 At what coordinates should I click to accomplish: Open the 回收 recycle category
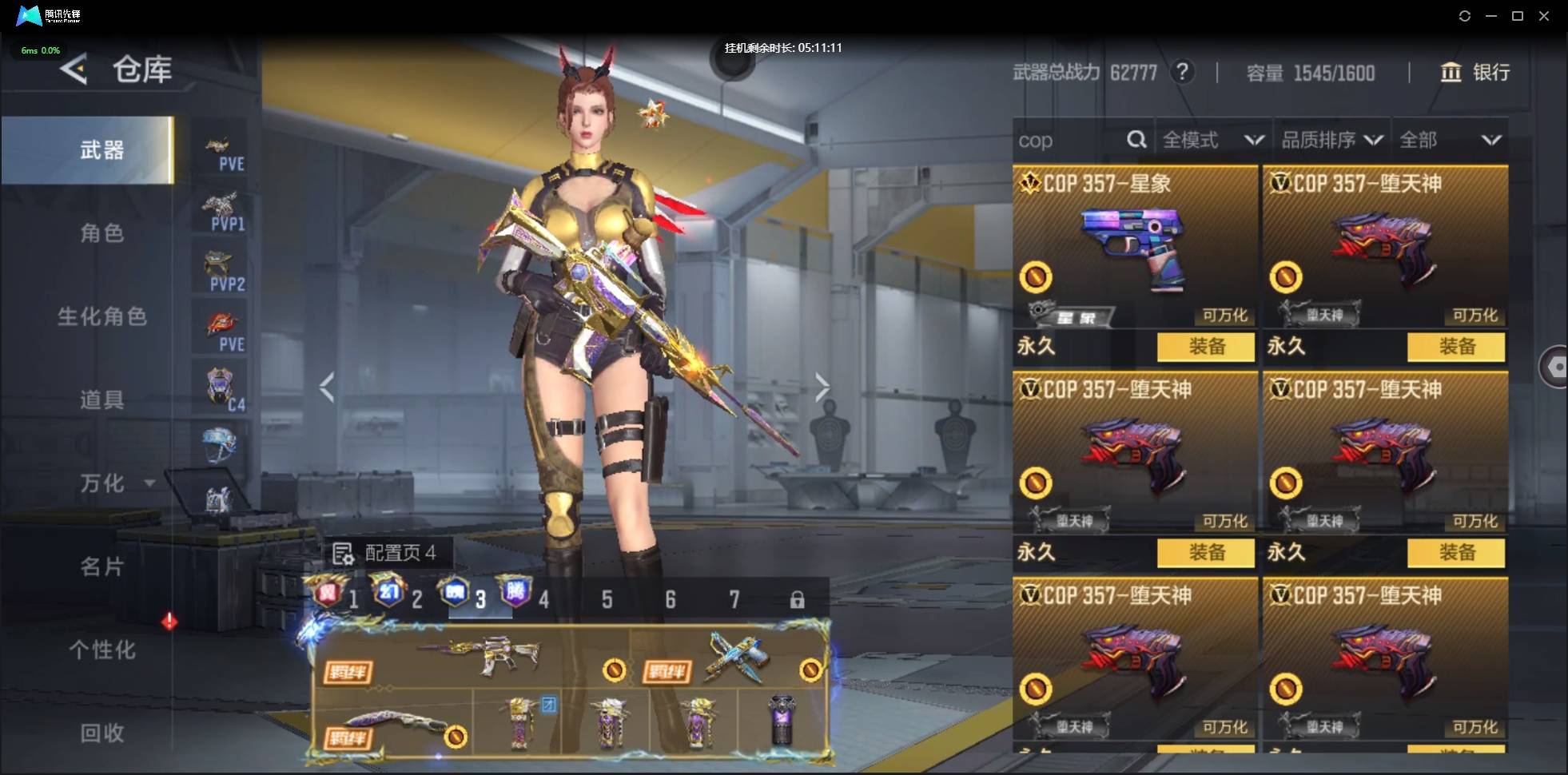(x=101, y=733)
